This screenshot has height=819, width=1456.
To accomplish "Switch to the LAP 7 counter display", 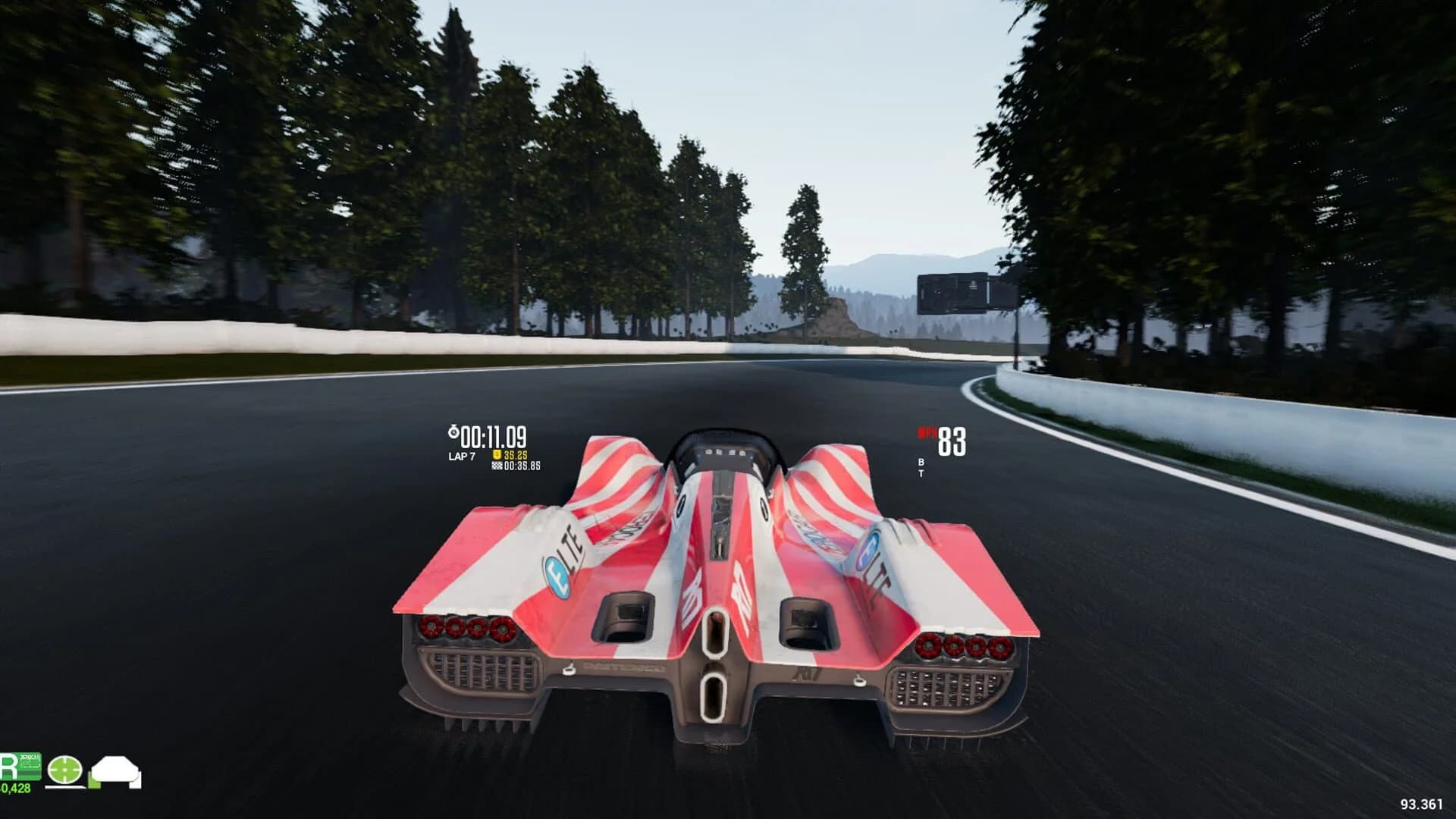I will (463, 456).
